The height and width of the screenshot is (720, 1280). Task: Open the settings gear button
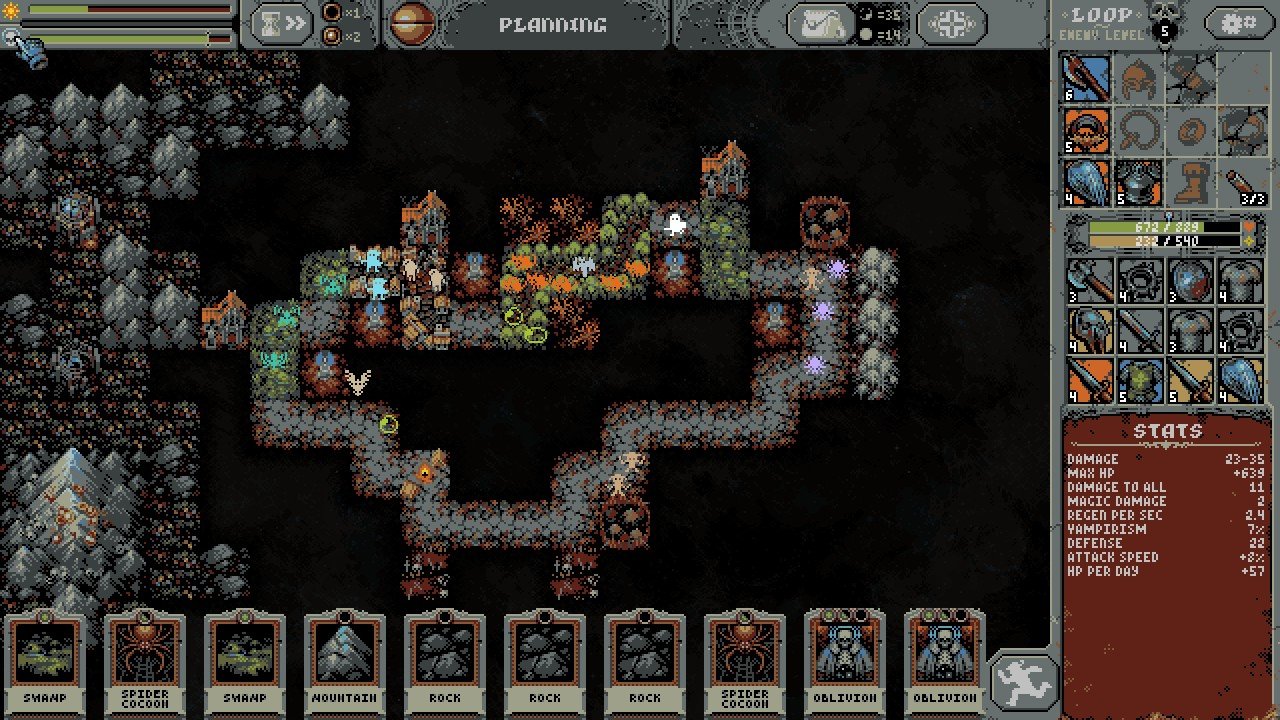(1238, 22)
